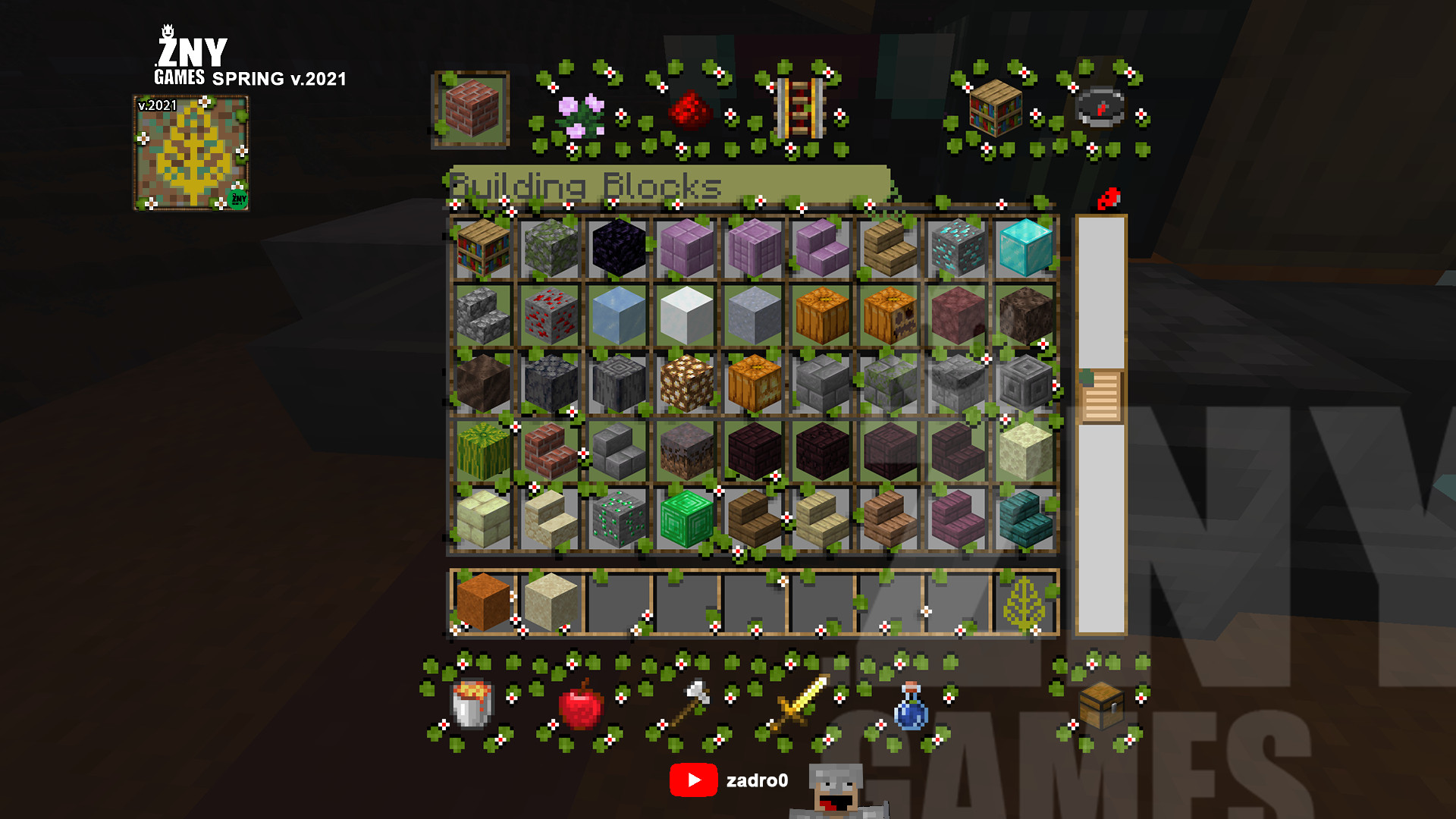
Task: Select the orange block in hotbar
Action: pyautogui.click(x=483, y=601)
